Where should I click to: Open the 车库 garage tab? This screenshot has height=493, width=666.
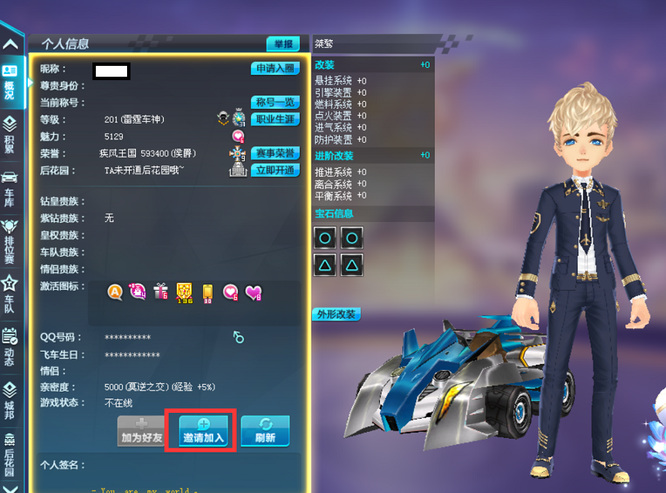(10, 188)
